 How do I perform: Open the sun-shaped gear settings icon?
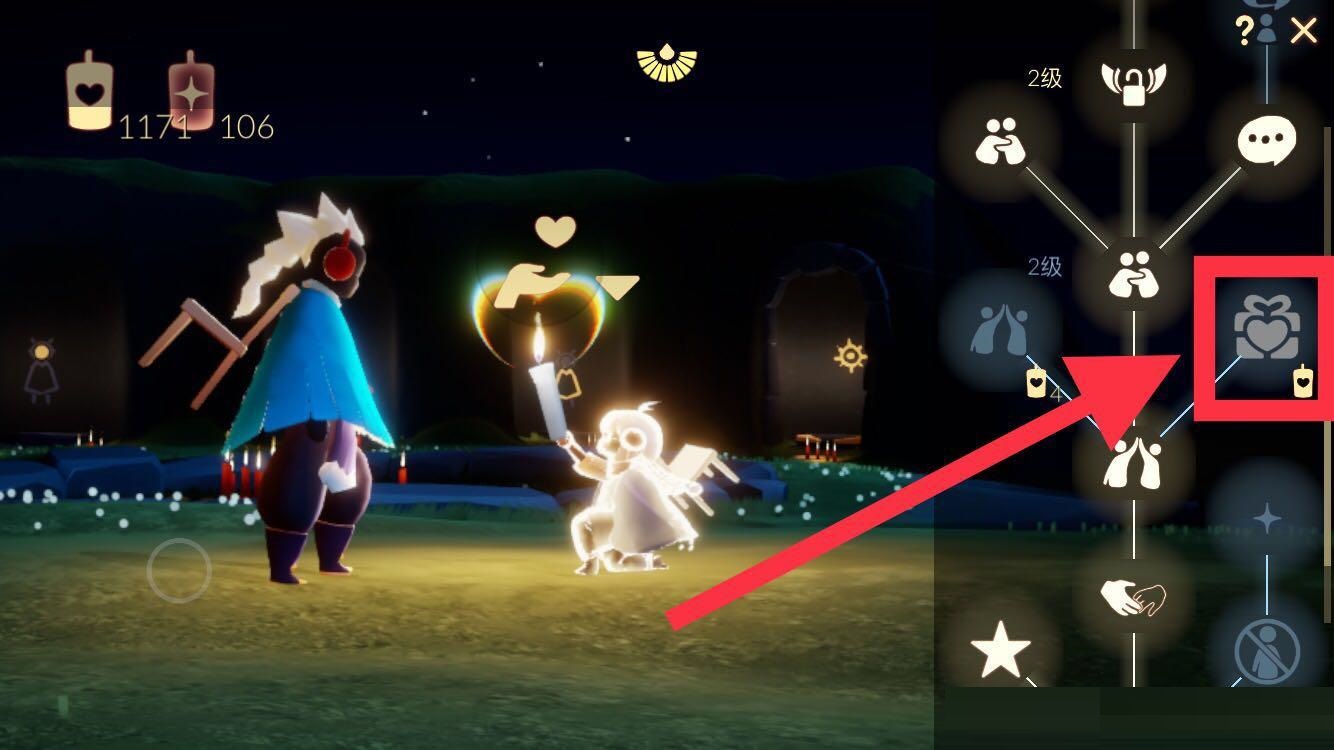pos(850,355)
